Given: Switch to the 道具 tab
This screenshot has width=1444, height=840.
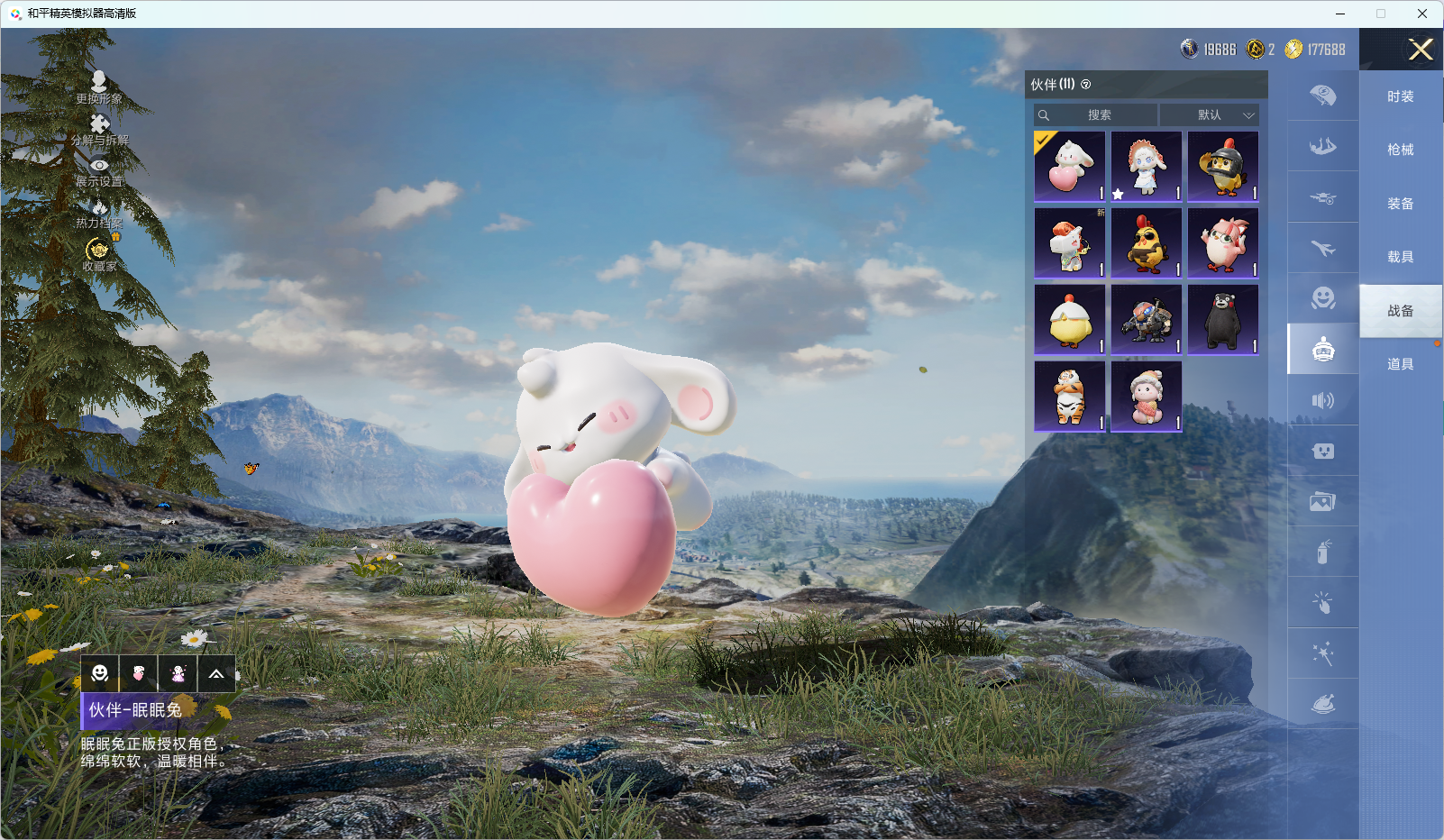Looking at the screenshot, I should 1400,364.
